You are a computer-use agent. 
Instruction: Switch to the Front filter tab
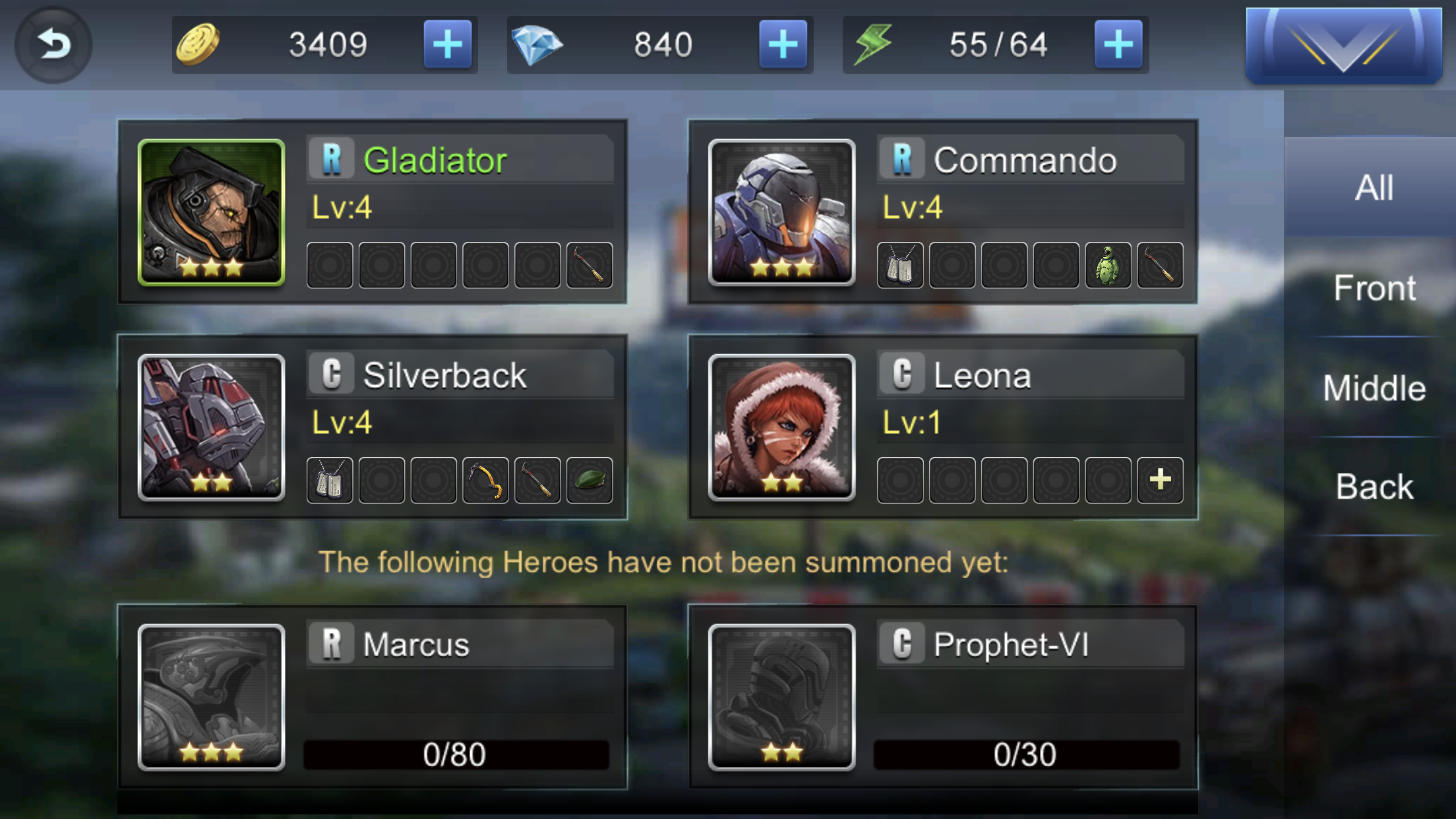[1375, 288]
